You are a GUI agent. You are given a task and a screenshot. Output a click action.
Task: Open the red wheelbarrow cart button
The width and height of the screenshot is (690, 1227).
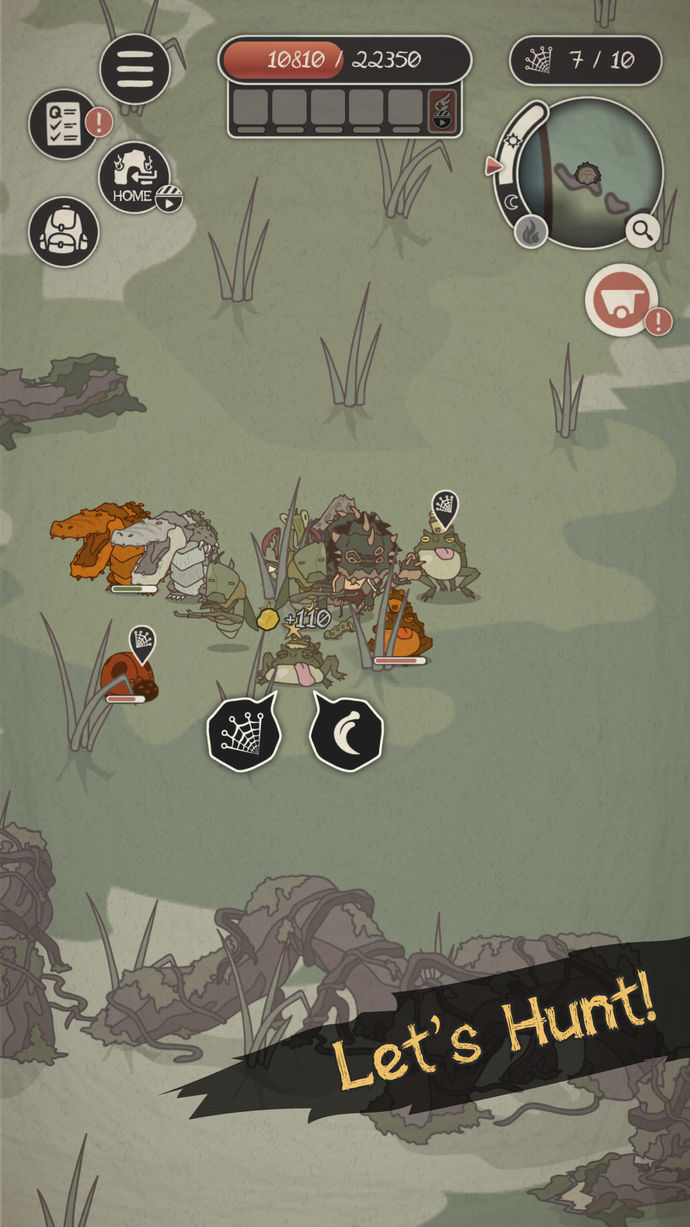point(621,300)
